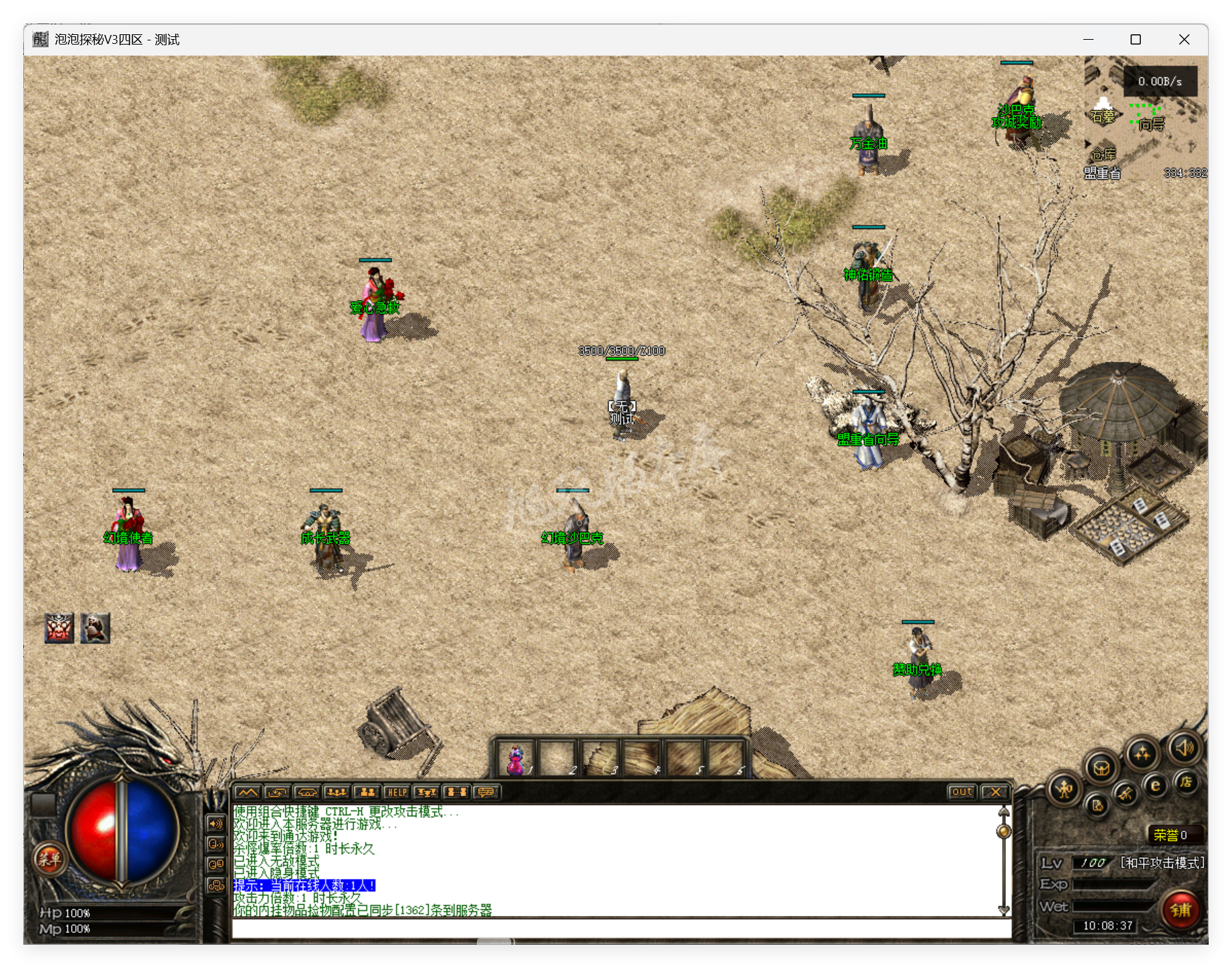Screen dimensions: 1232x968
Task: Open the 店 shop button
Action: (x=1186, y=782)
